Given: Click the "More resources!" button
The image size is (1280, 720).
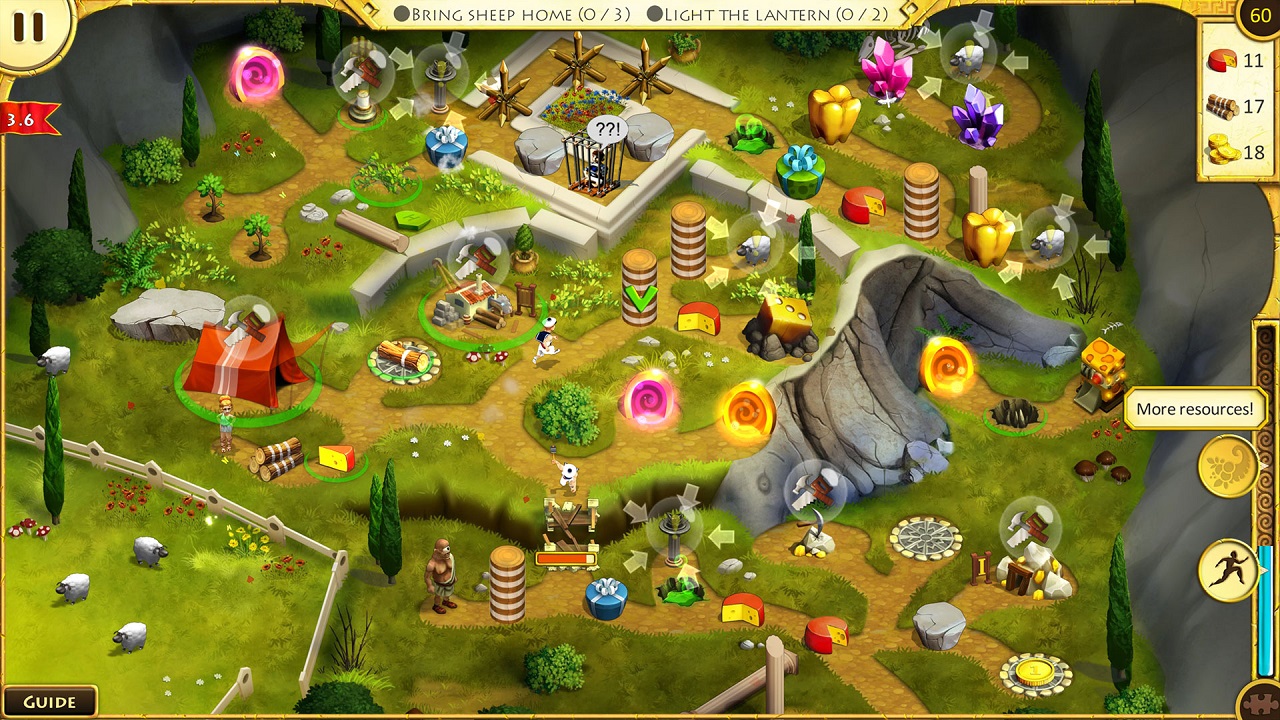Looking at the screenshot, I should coord(1196,409).
